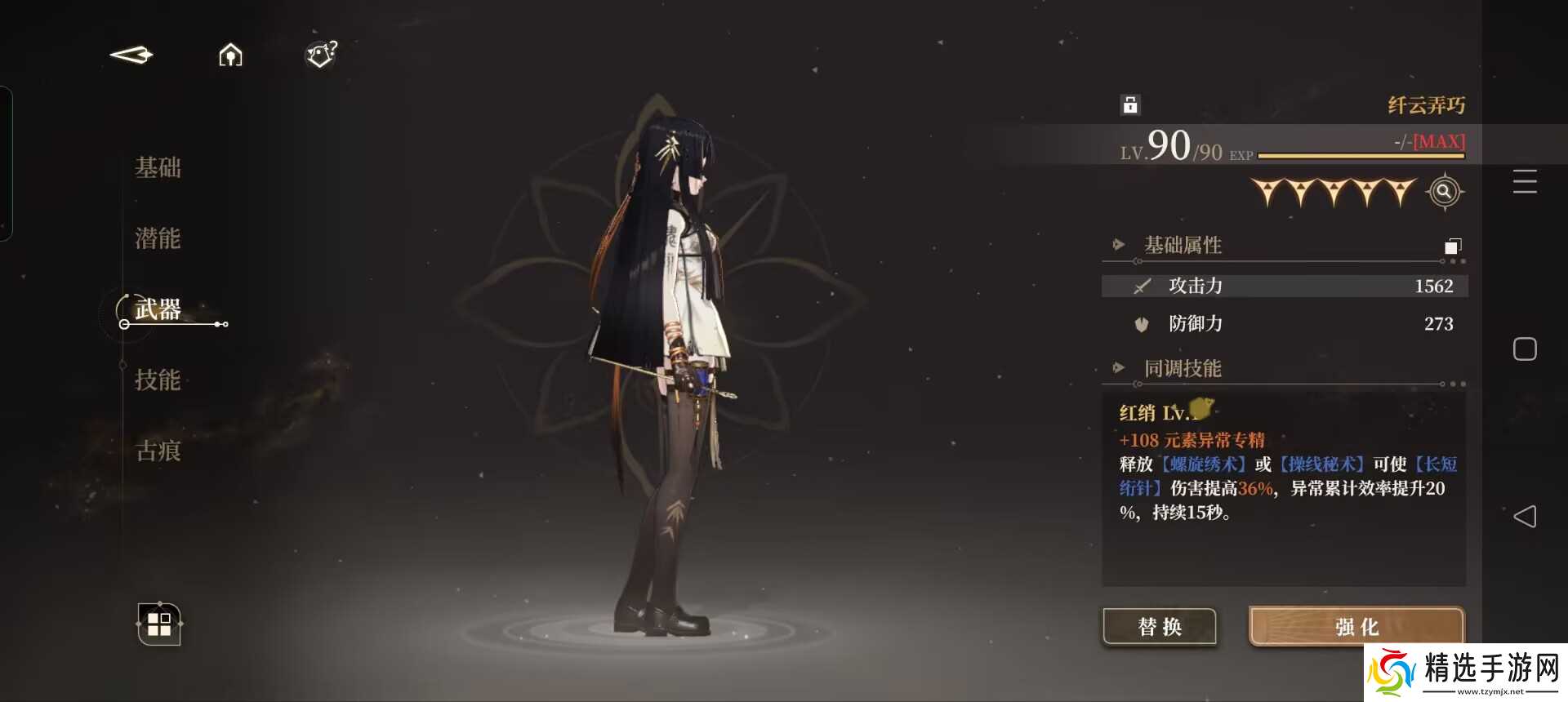Tap the Android square home button

click(x=1525, y=349)
